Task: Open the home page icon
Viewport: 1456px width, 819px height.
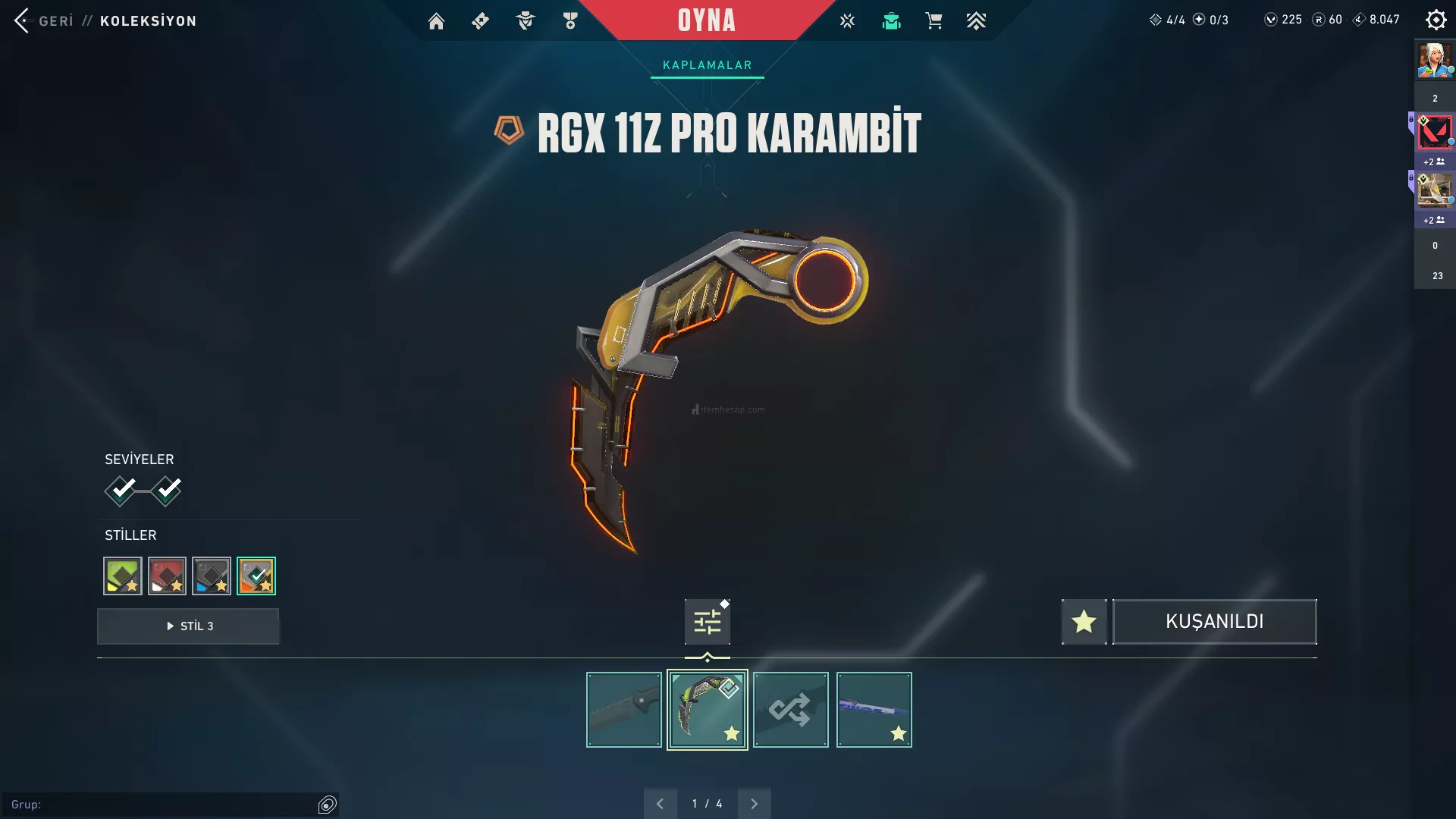Action: 436,21
